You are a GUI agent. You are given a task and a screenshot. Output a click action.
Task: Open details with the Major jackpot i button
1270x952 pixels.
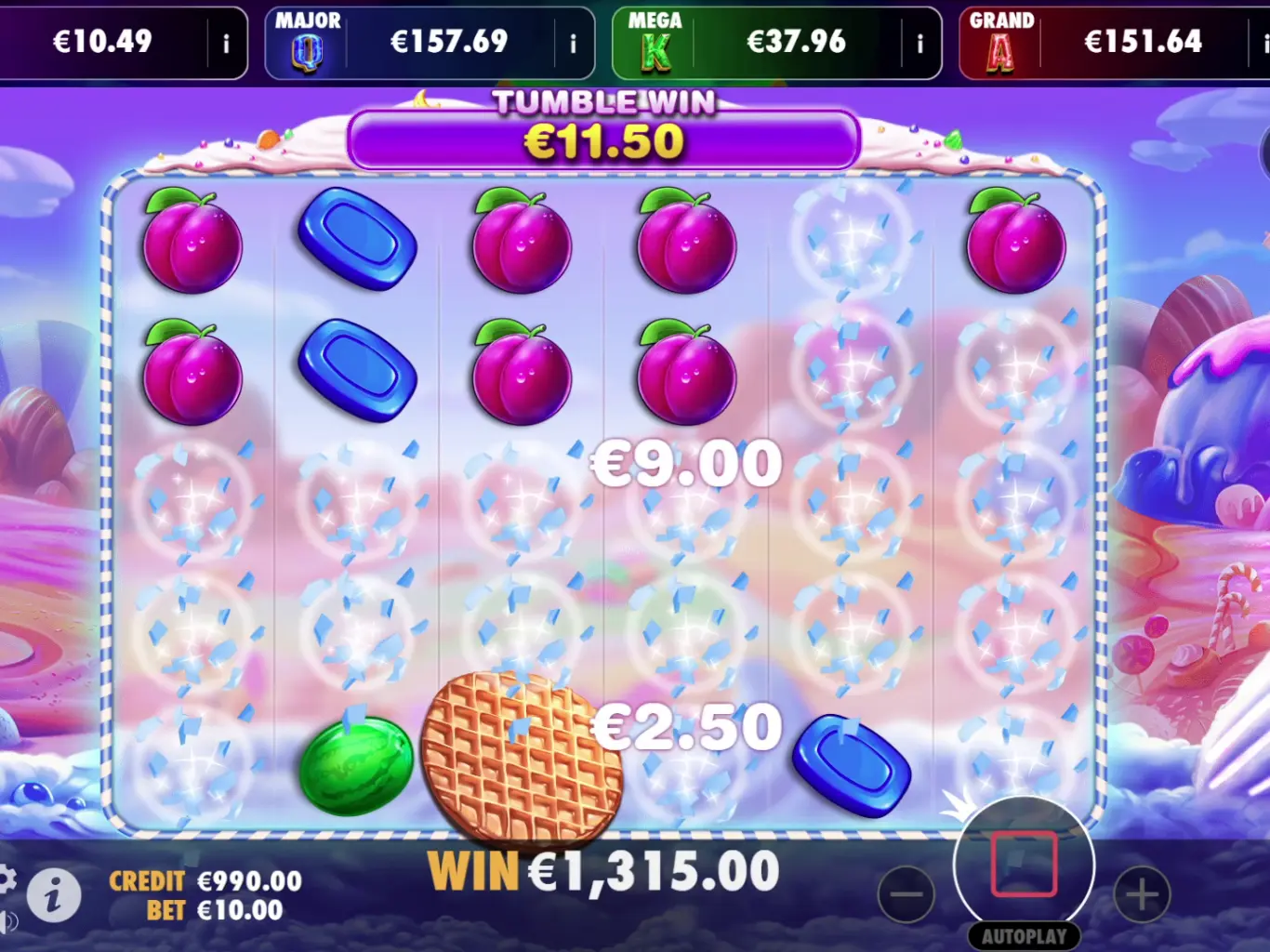point(573,43)
